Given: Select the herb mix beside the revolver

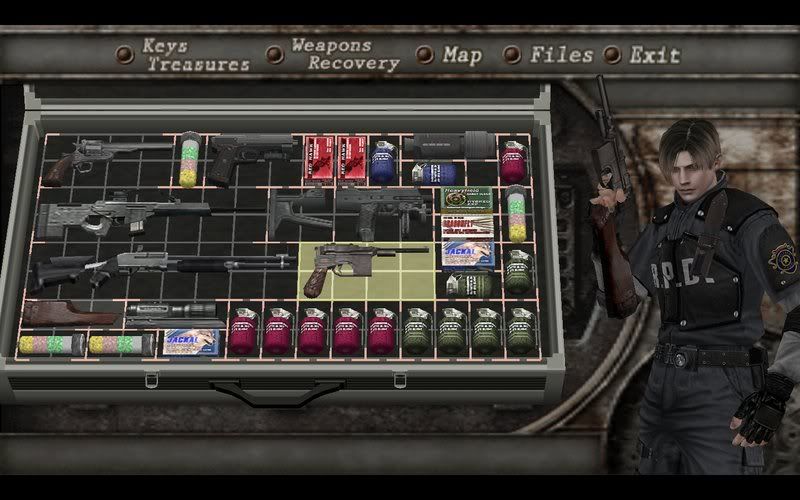Looking at the screenshot, I should click(x=189, y=160).
